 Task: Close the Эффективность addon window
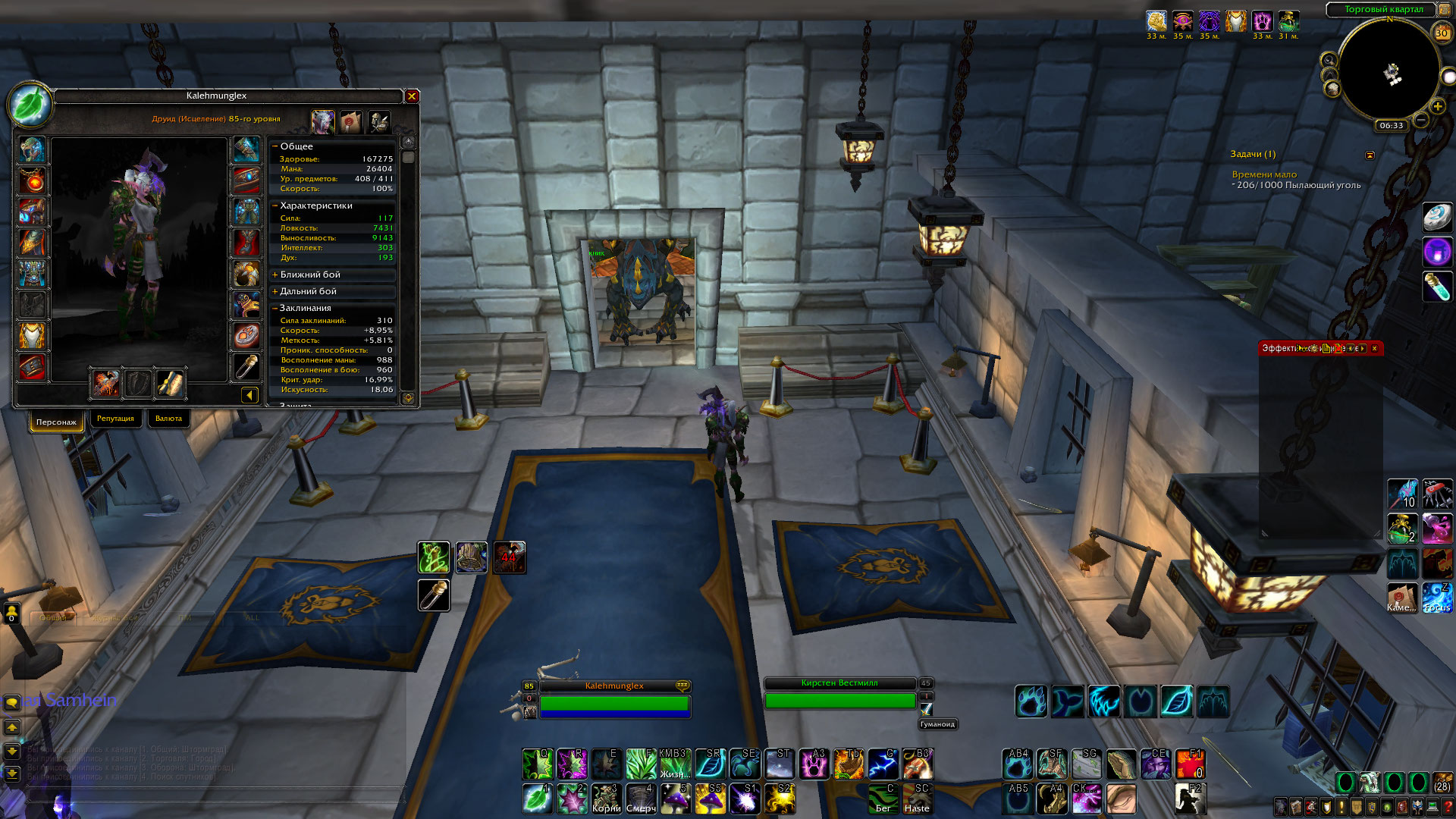click(1374, 349)
